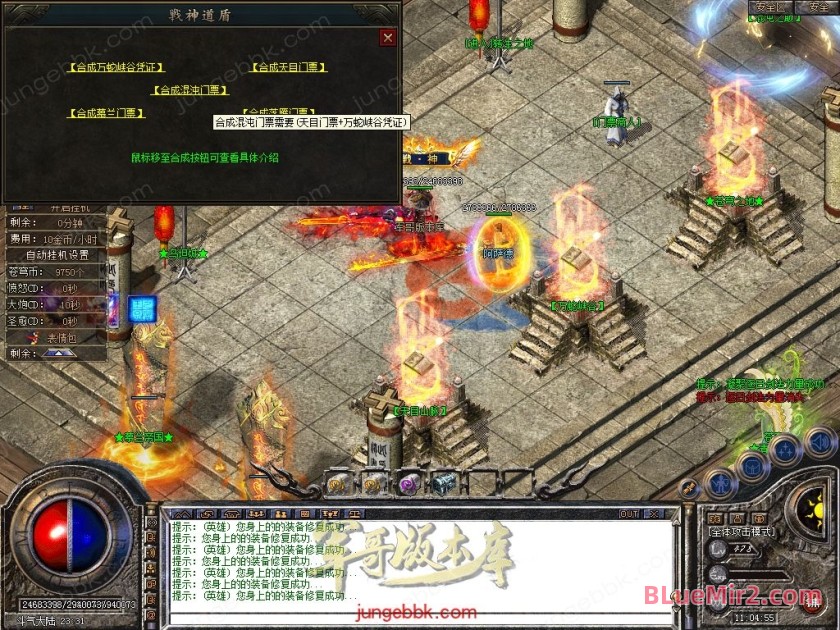Choose 合成万蛇峡谷凭证 option

click(x=117, y=68)
